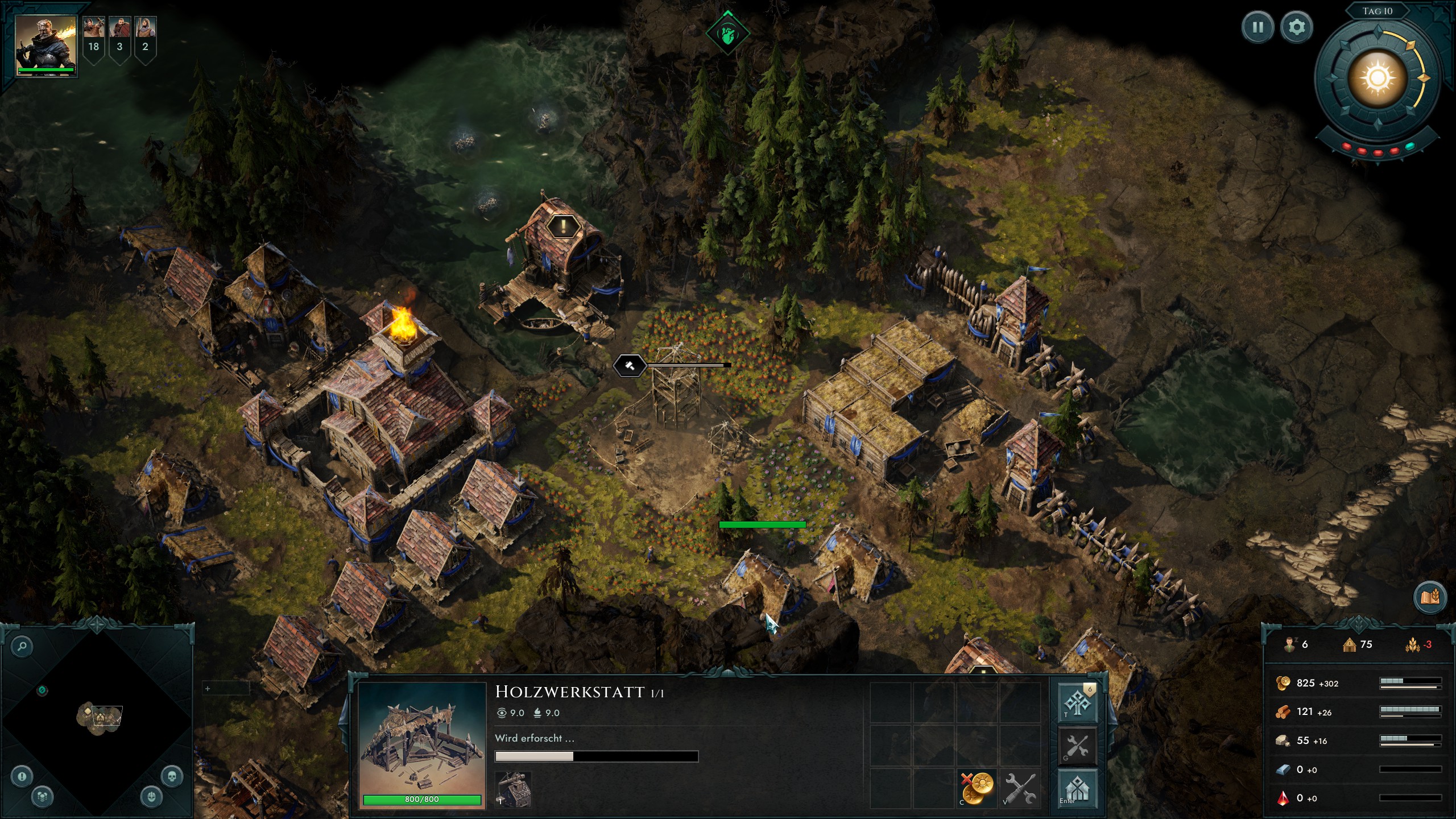
Task: Open the book journal icon
Action: (1429, 597)
